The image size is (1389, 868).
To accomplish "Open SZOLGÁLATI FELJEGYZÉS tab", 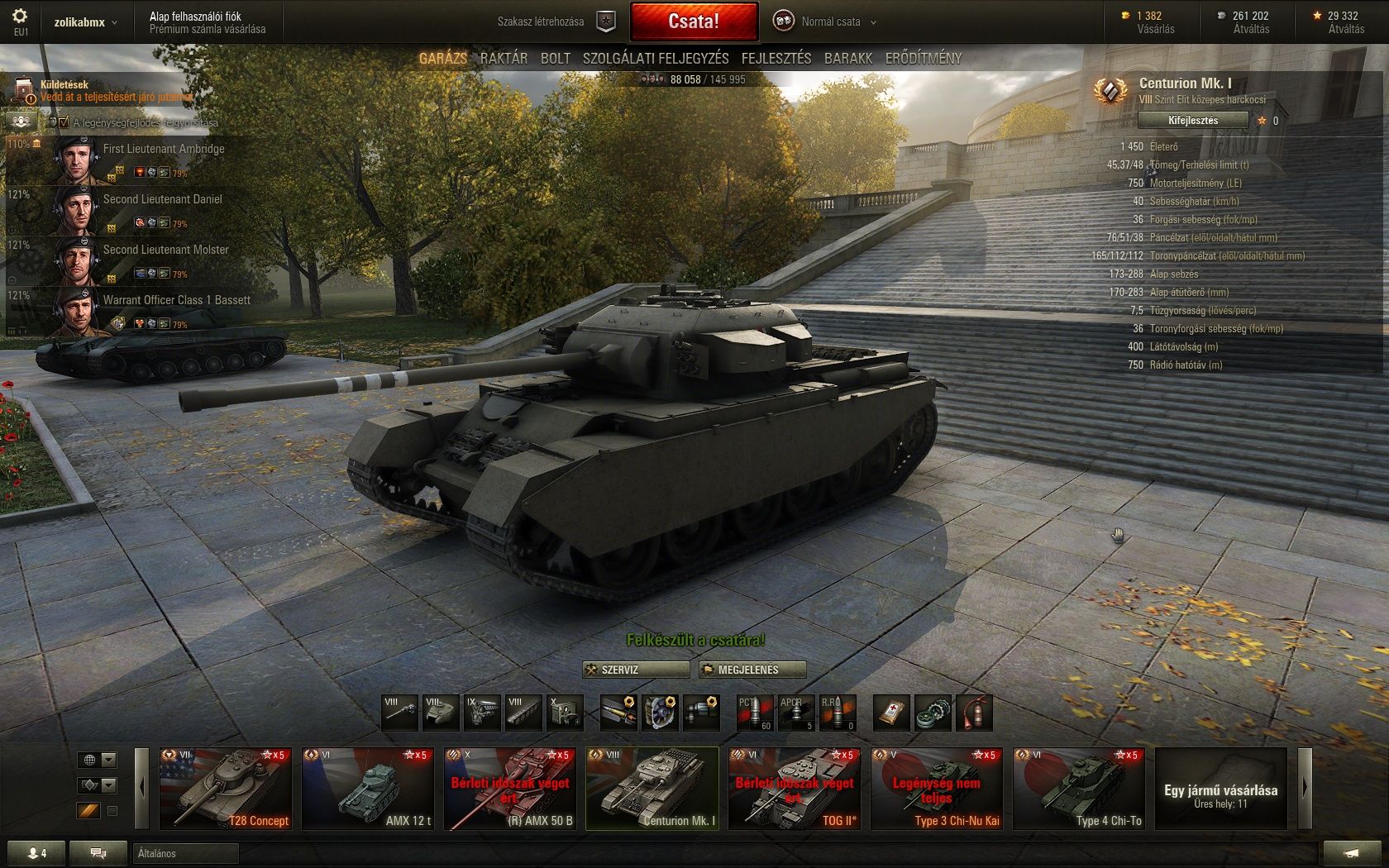I will click(656, 58).
